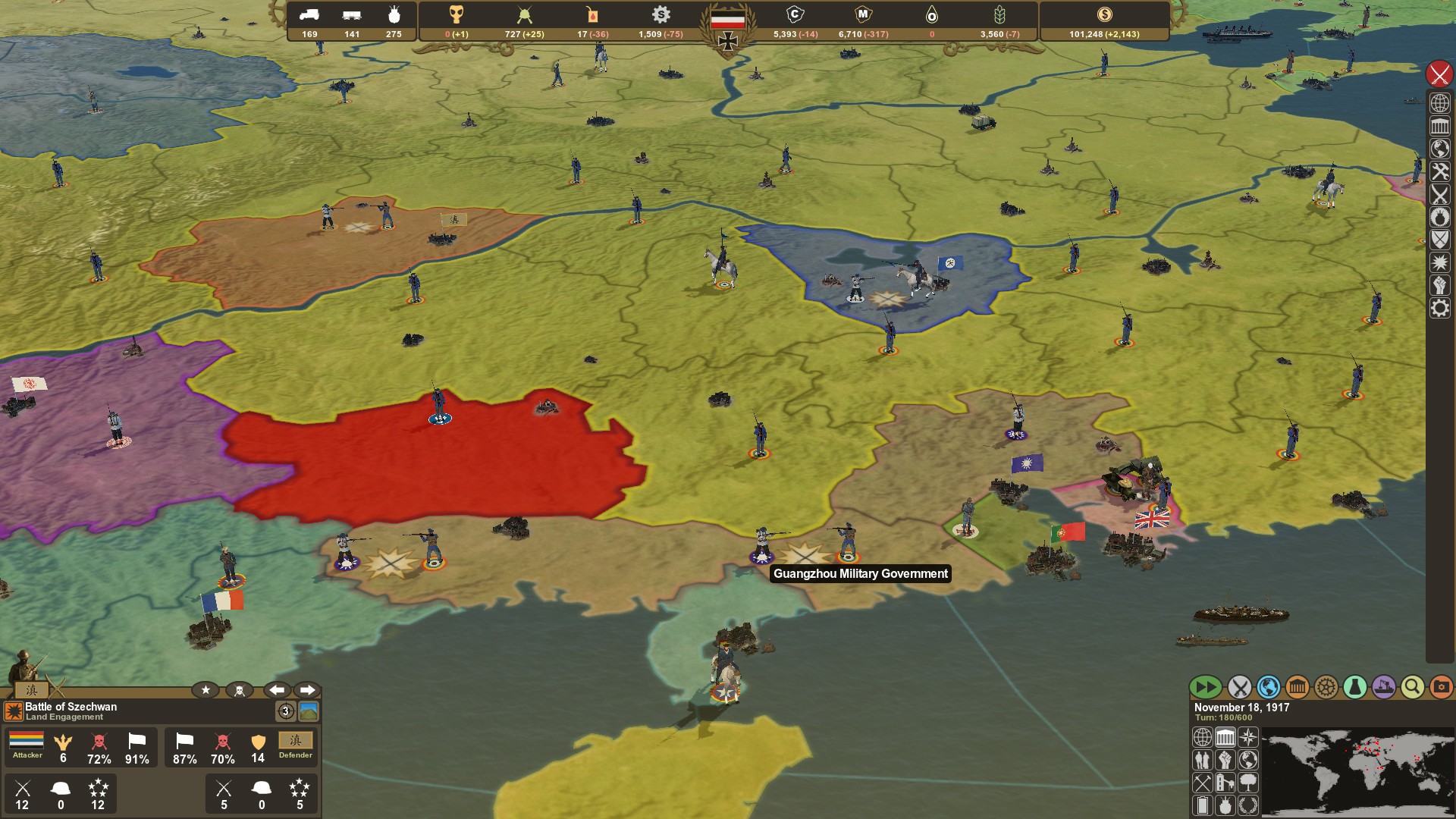Image resolution: width=1456 pixels, height=819 pixels.
Task: Select the raised fist sidebar icon
Action: click(1439, 286)
